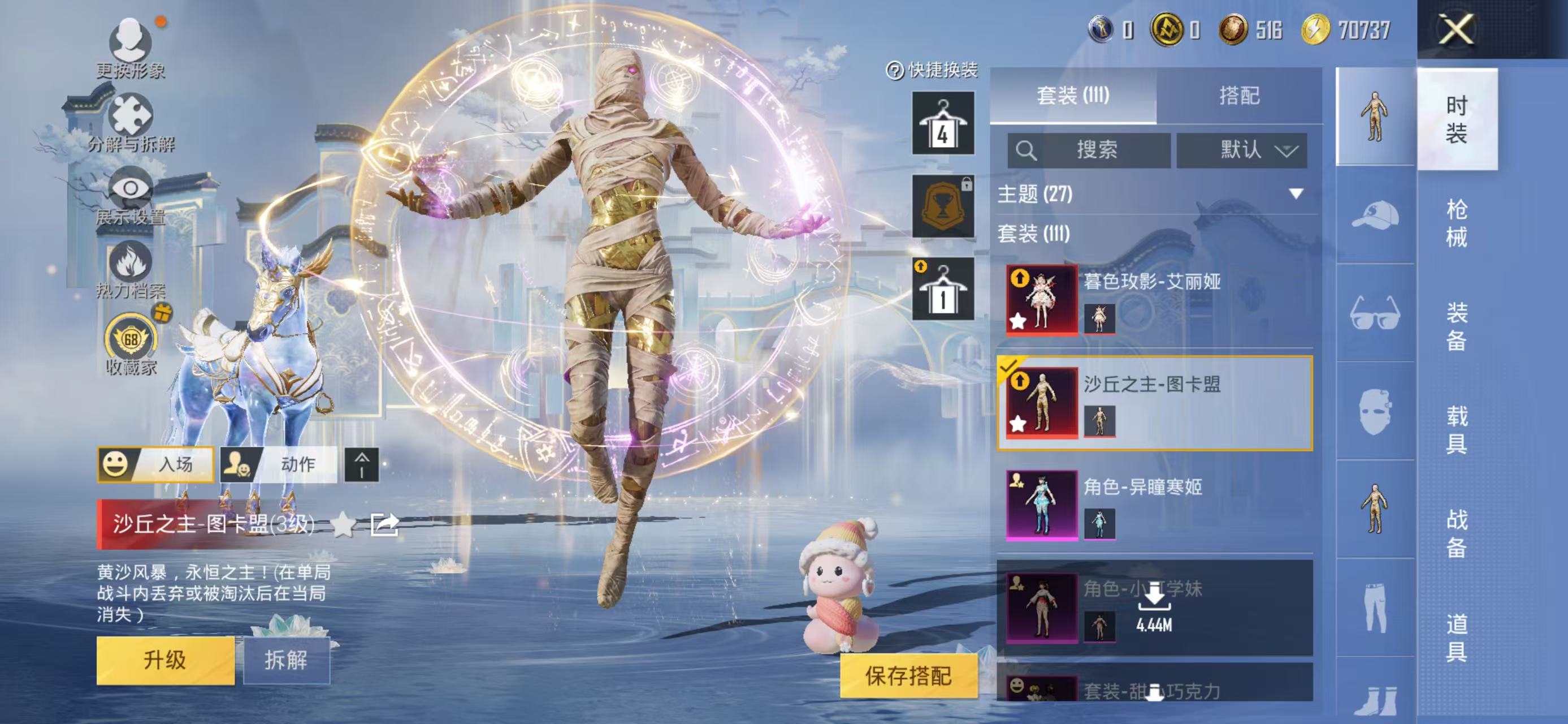Select the 入场 entrance emote button
1568x724 pixels.
click(156, 464)
